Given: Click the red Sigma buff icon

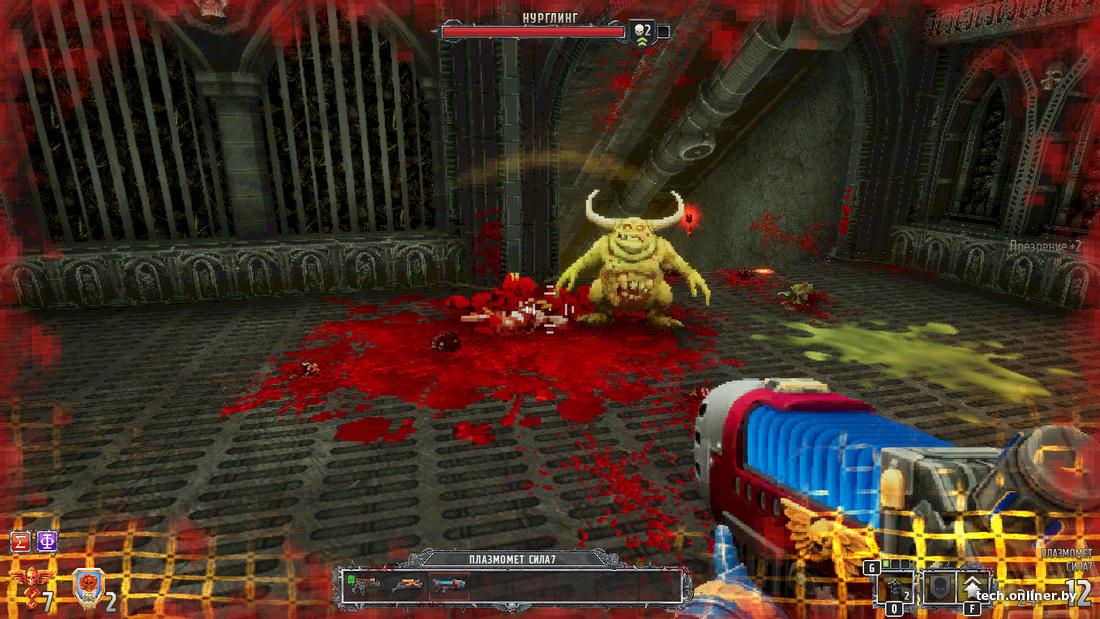Looking at the screenshot, I should pyautogui.click(x=19, y=542).
